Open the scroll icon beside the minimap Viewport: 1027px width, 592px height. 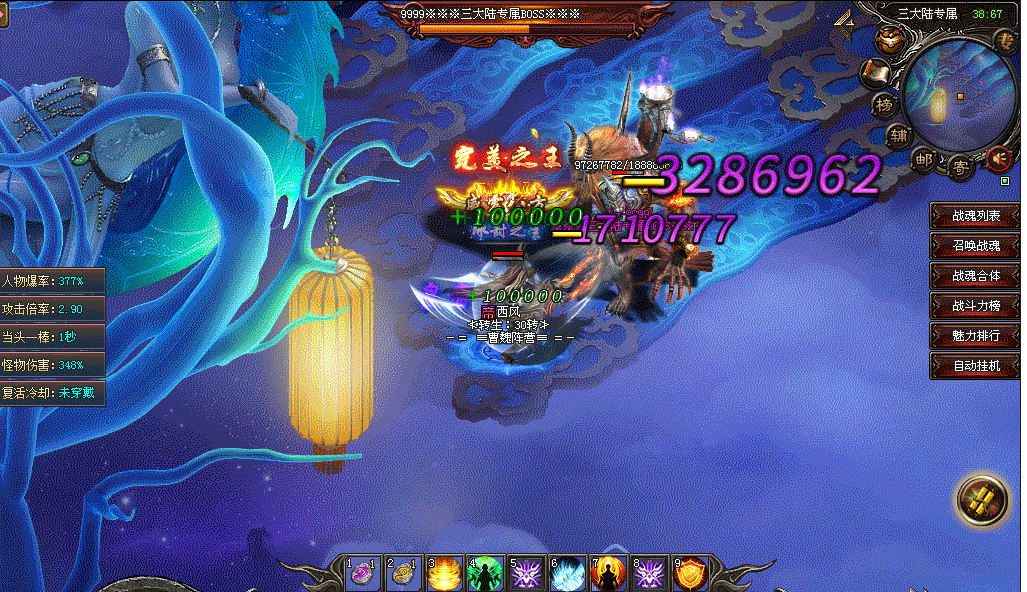(x=876, y=72)
